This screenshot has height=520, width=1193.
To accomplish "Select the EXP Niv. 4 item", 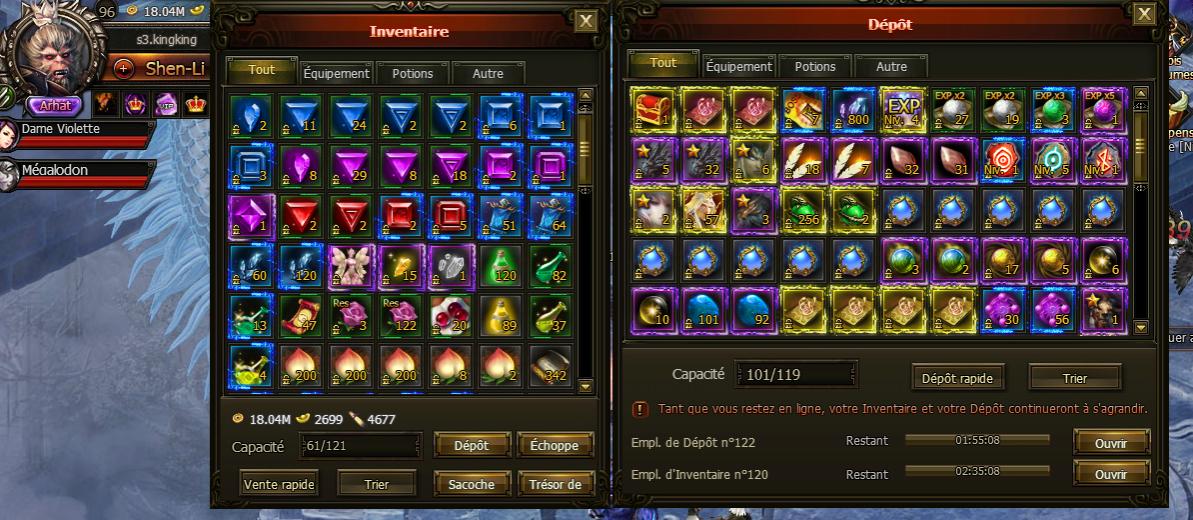I will (x=903, y=109).
